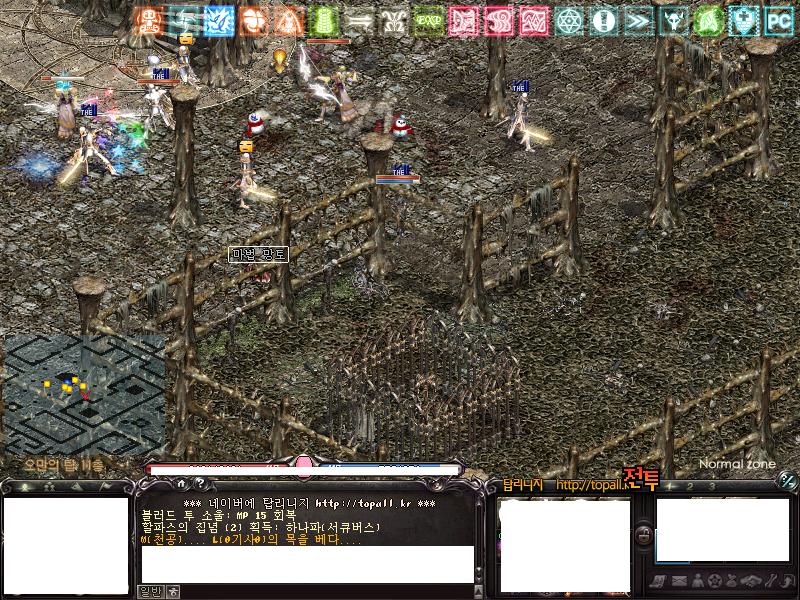Open the mail envelope icon
800x600 pixels.
pyautogui.click(x=679, y=582)
